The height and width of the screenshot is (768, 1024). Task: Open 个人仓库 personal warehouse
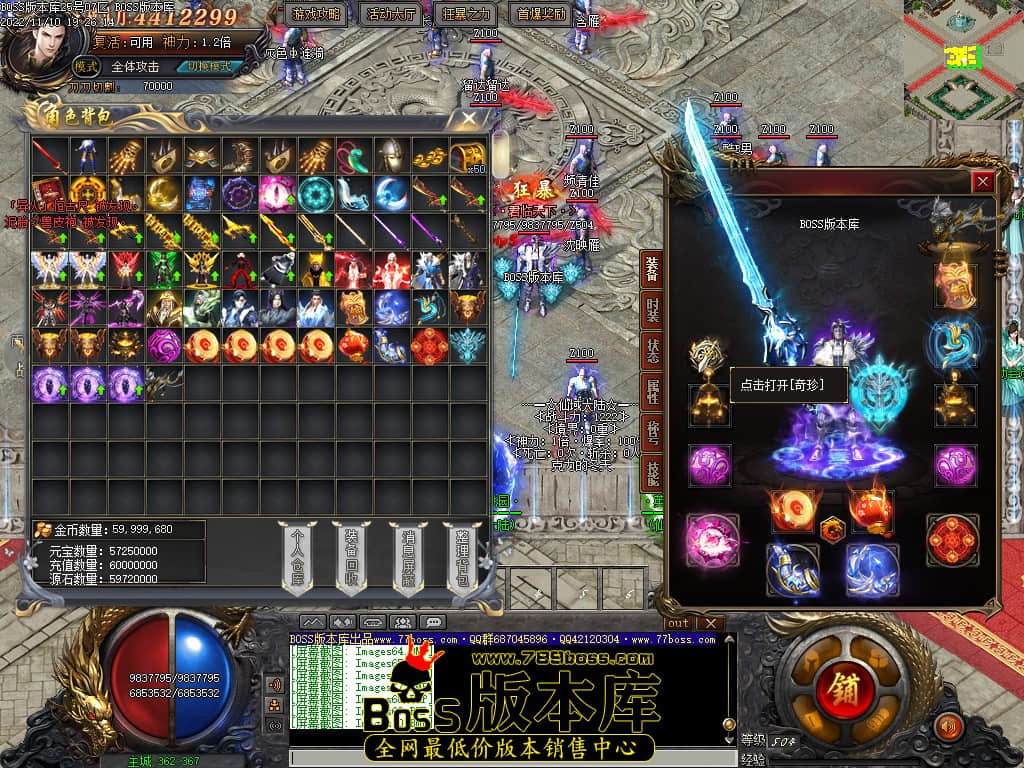click(x=298, y=560)
